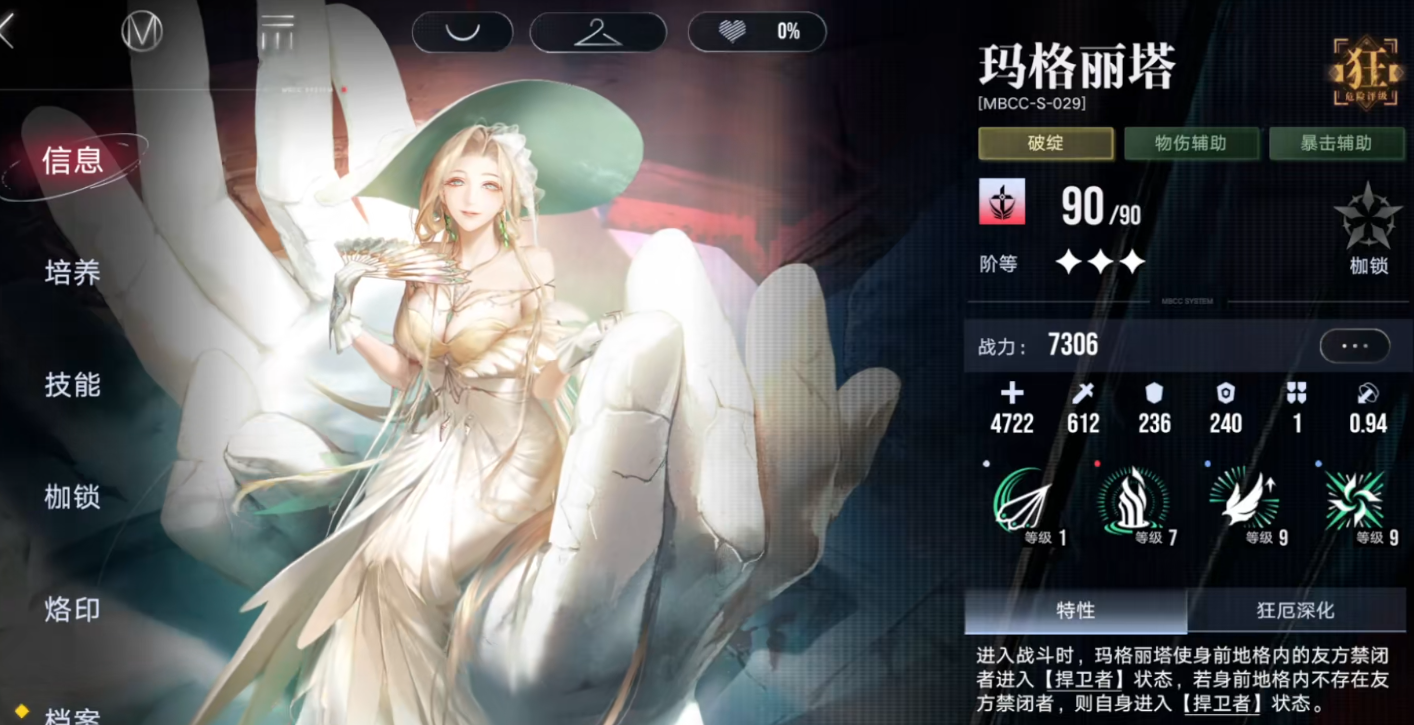Click the 破绽 highlighted tag button
The image size is (1414, 725).
(1045, 143)
